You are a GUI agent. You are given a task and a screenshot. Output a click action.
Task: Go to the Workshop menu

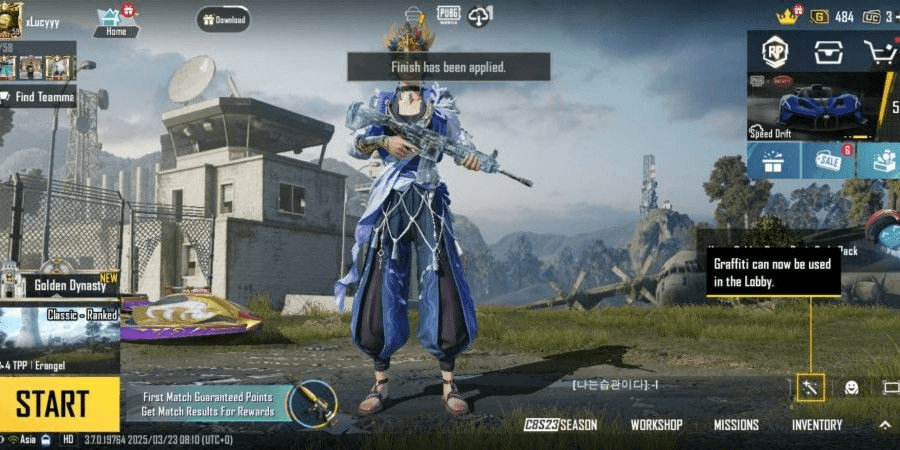[656, 425]
